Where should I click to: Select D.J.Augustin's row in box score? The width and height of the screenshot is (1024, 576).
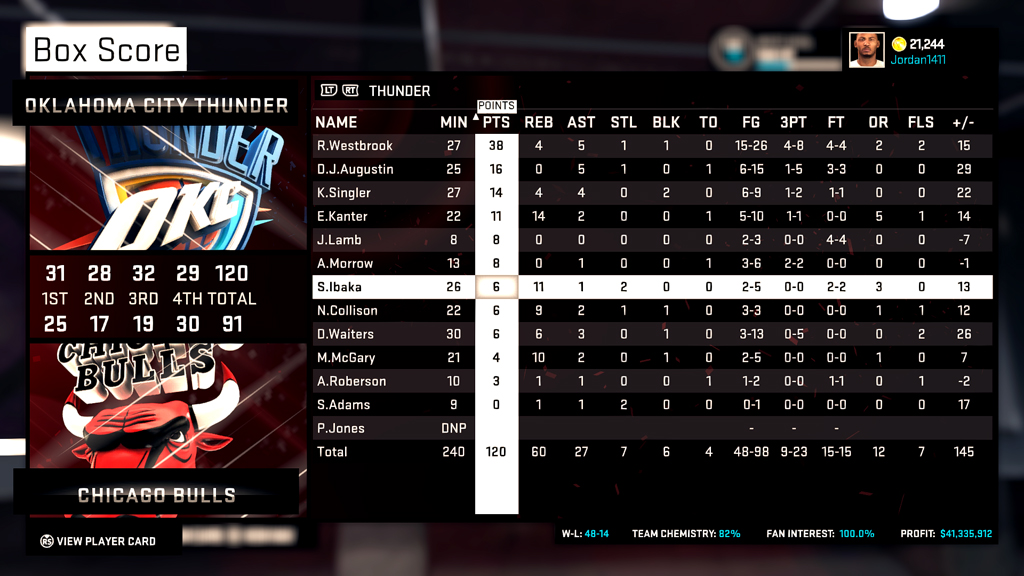tap(354, 169)
